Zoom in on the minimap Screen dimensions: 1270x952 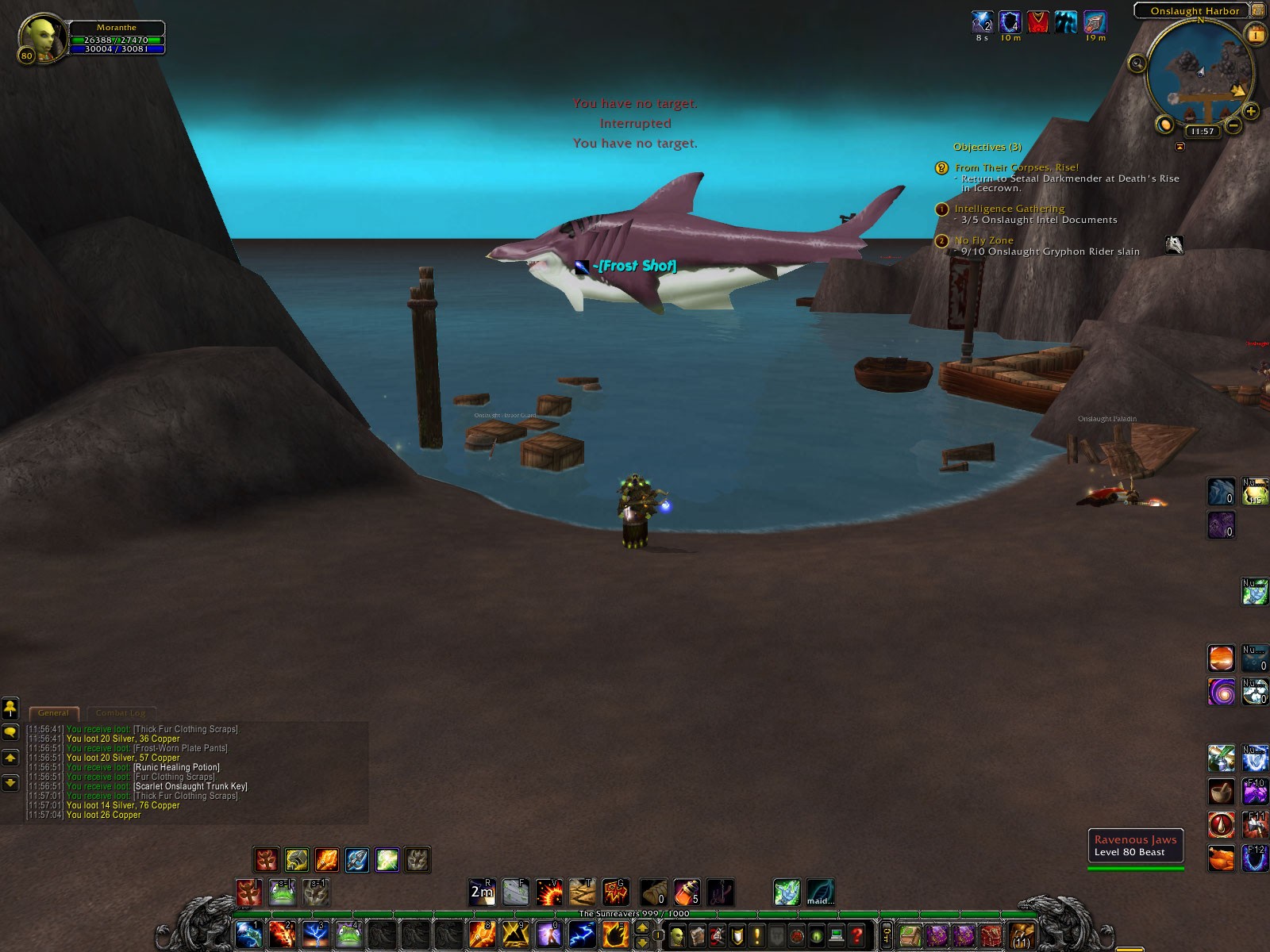[1251, 111]
